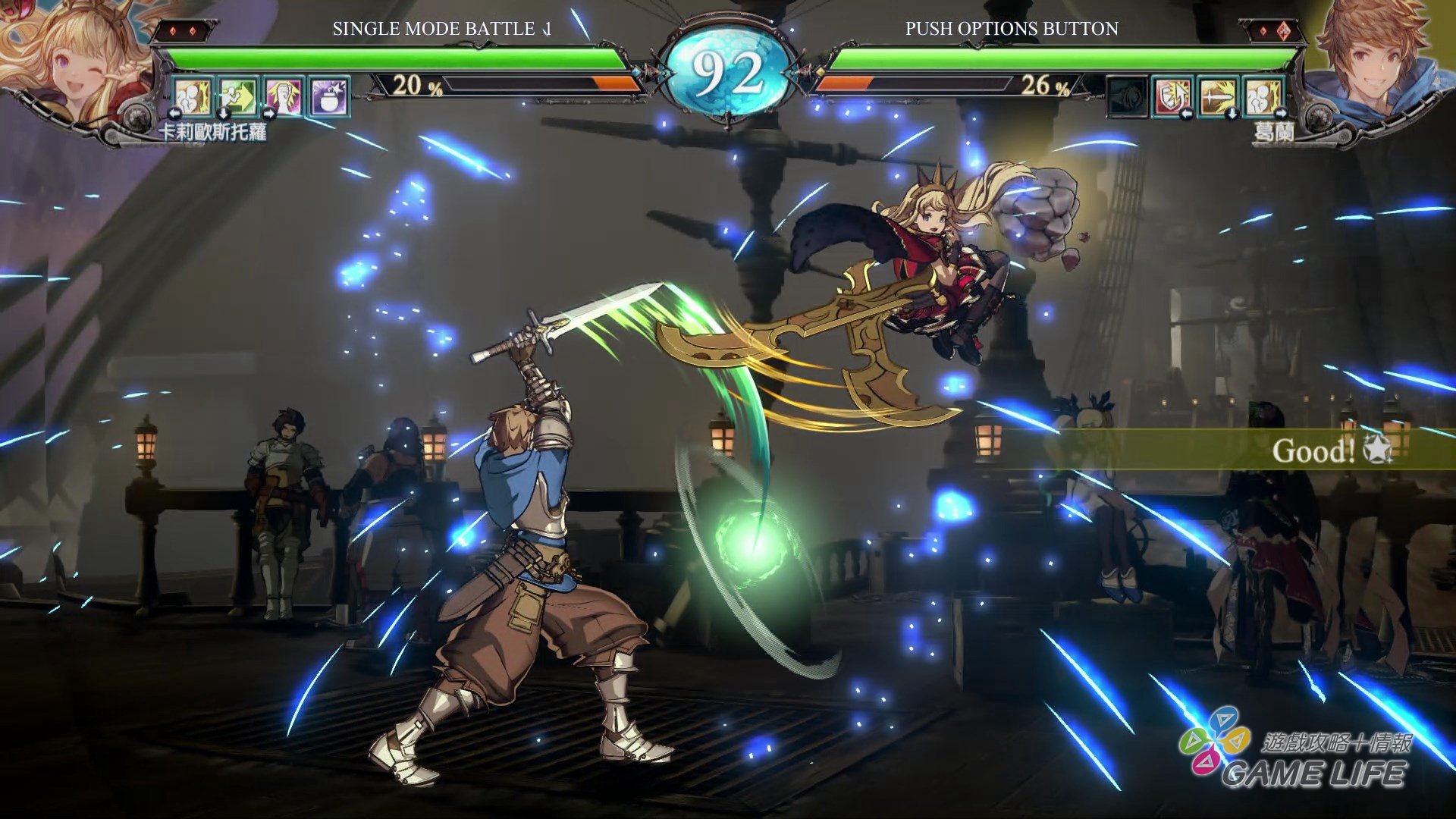
Task: Click Gran's red shield counter skill icon
Action: tap(1172, 97)
